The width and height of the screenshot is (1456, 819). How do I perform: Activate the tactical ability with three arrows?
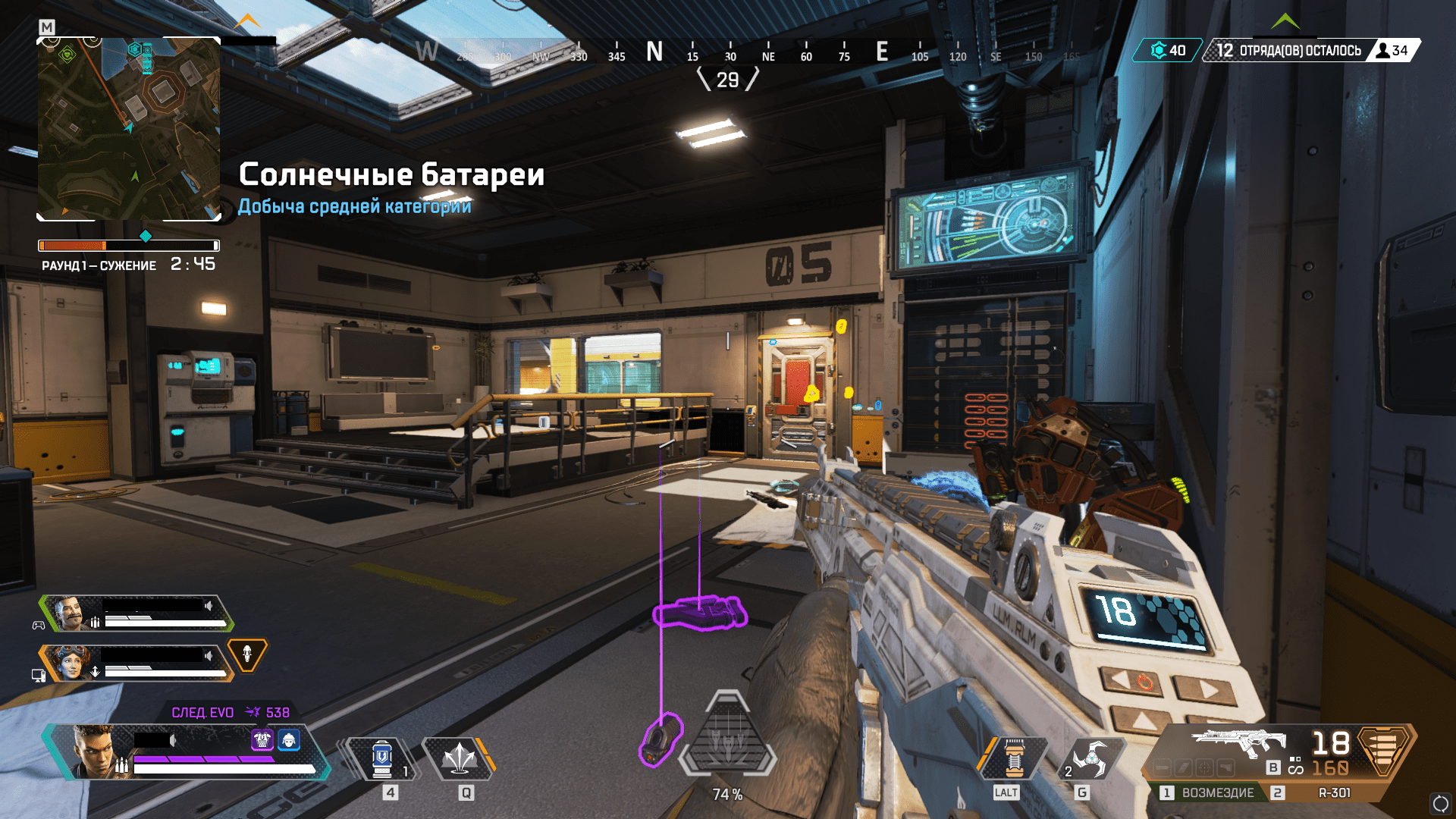[459, 759]
